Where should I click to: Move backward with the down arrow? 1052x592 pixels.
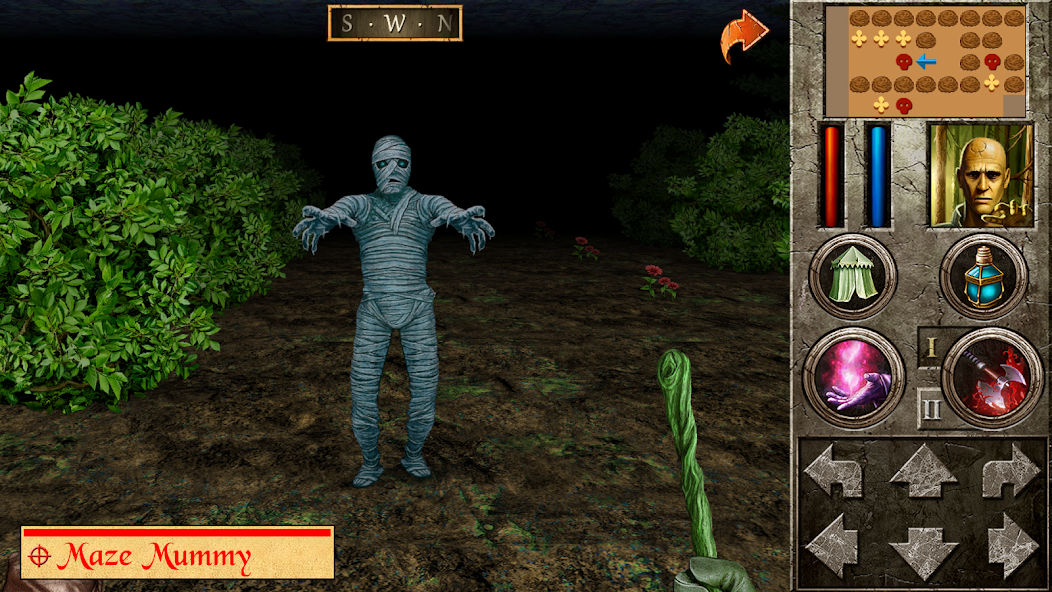tap(923, 549)
